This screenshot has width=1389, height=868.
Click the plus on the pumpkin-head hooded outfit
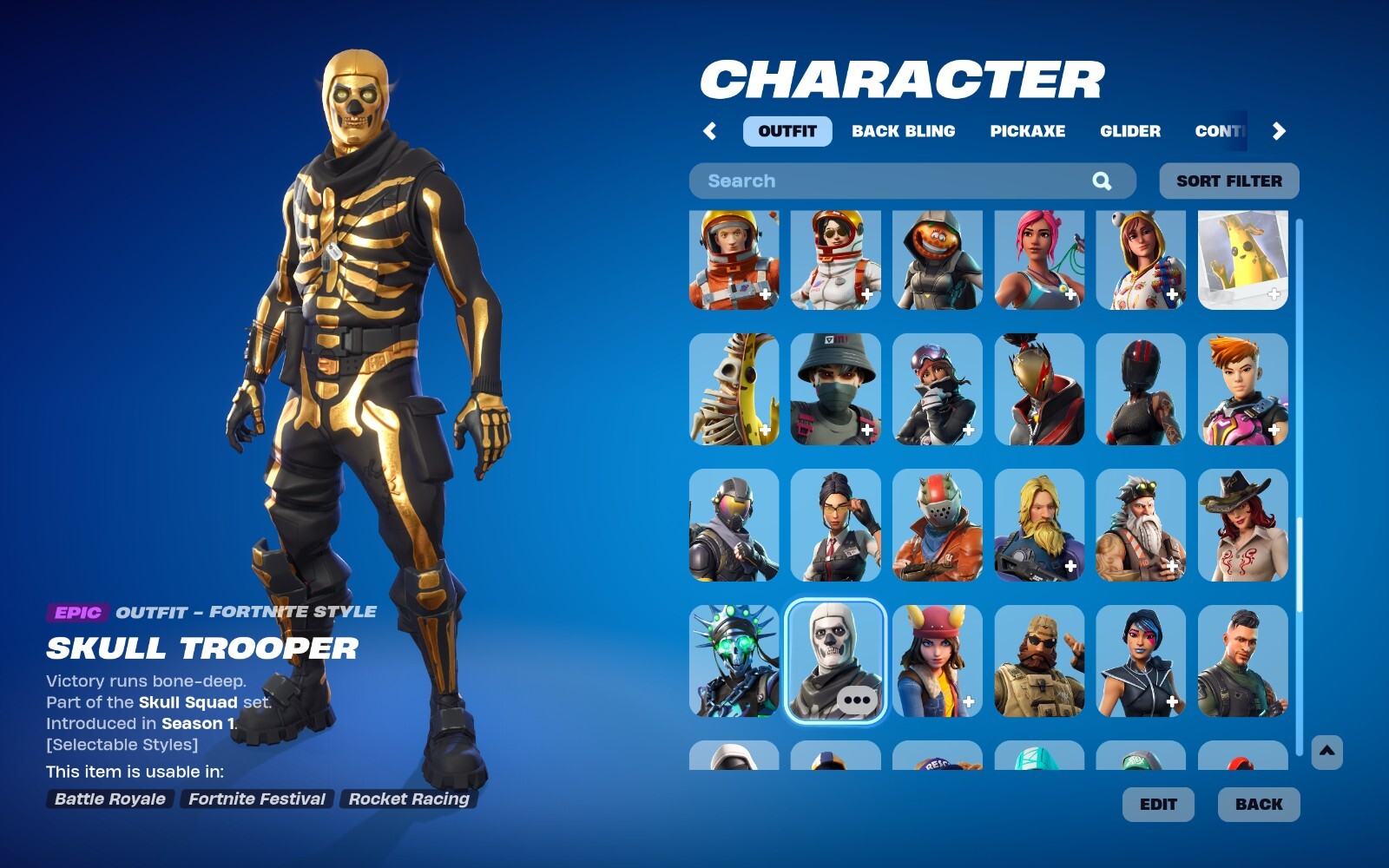(966, 294)
